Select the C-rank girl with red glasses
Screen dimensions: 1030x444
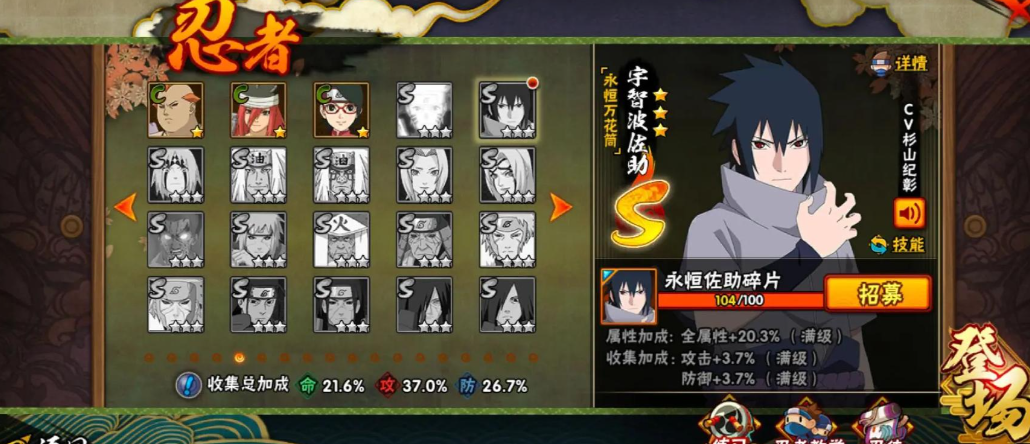coord(341,110)
